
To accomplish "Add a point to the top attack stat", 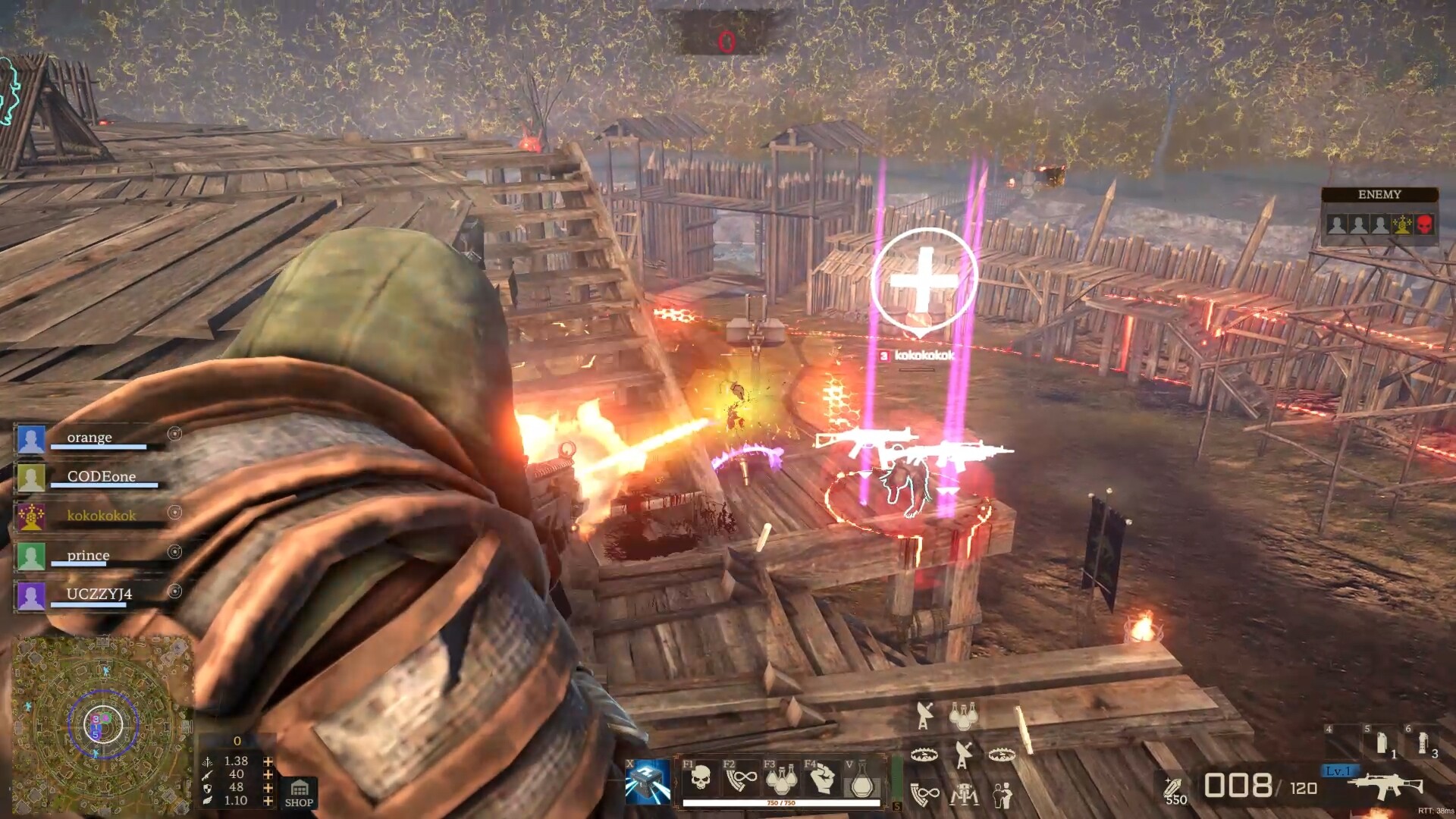I will coord(268,761).
